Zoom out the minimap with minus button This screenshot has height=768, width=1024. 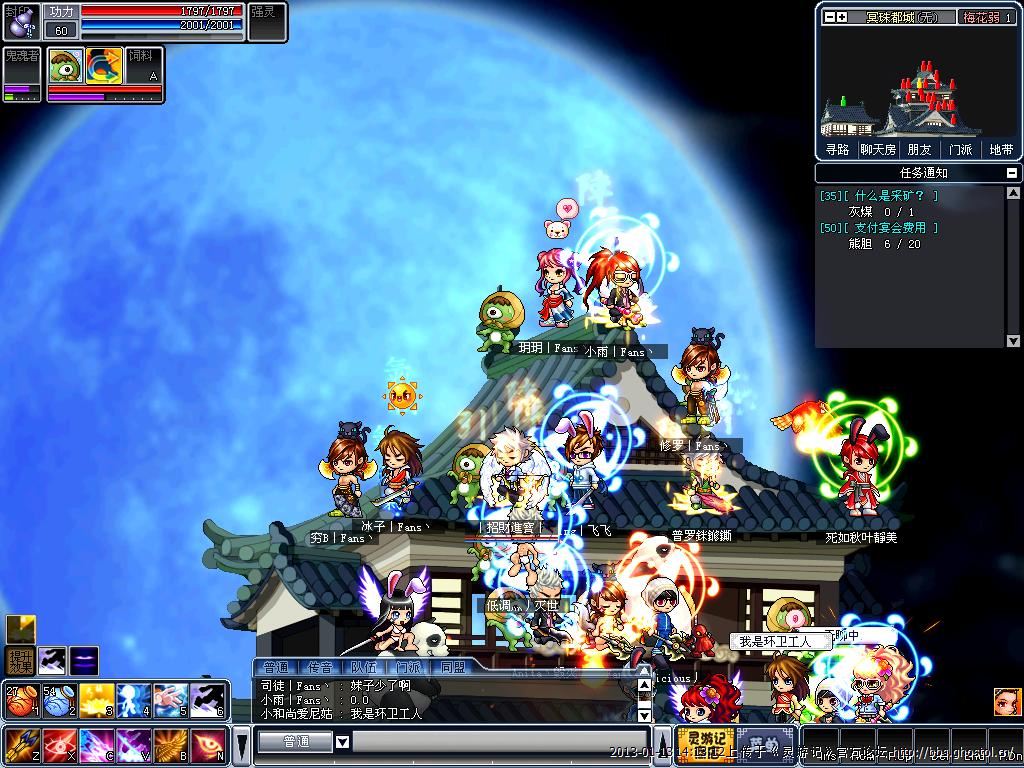point(829,17)
